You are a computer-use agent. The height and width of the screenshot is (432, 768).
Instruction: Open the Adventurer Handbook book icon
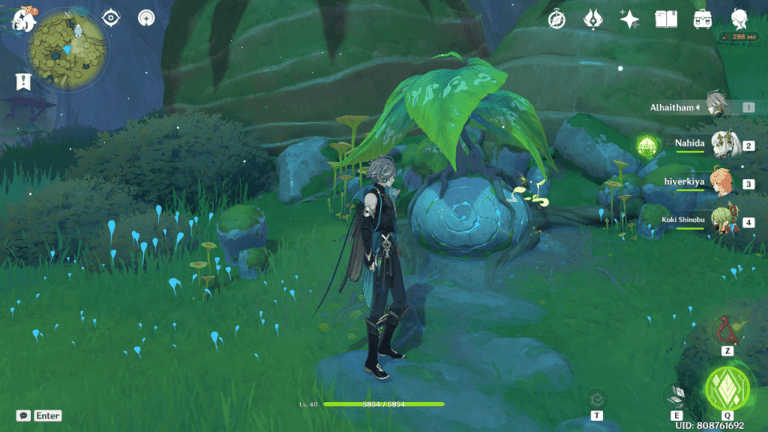[666, 19]
